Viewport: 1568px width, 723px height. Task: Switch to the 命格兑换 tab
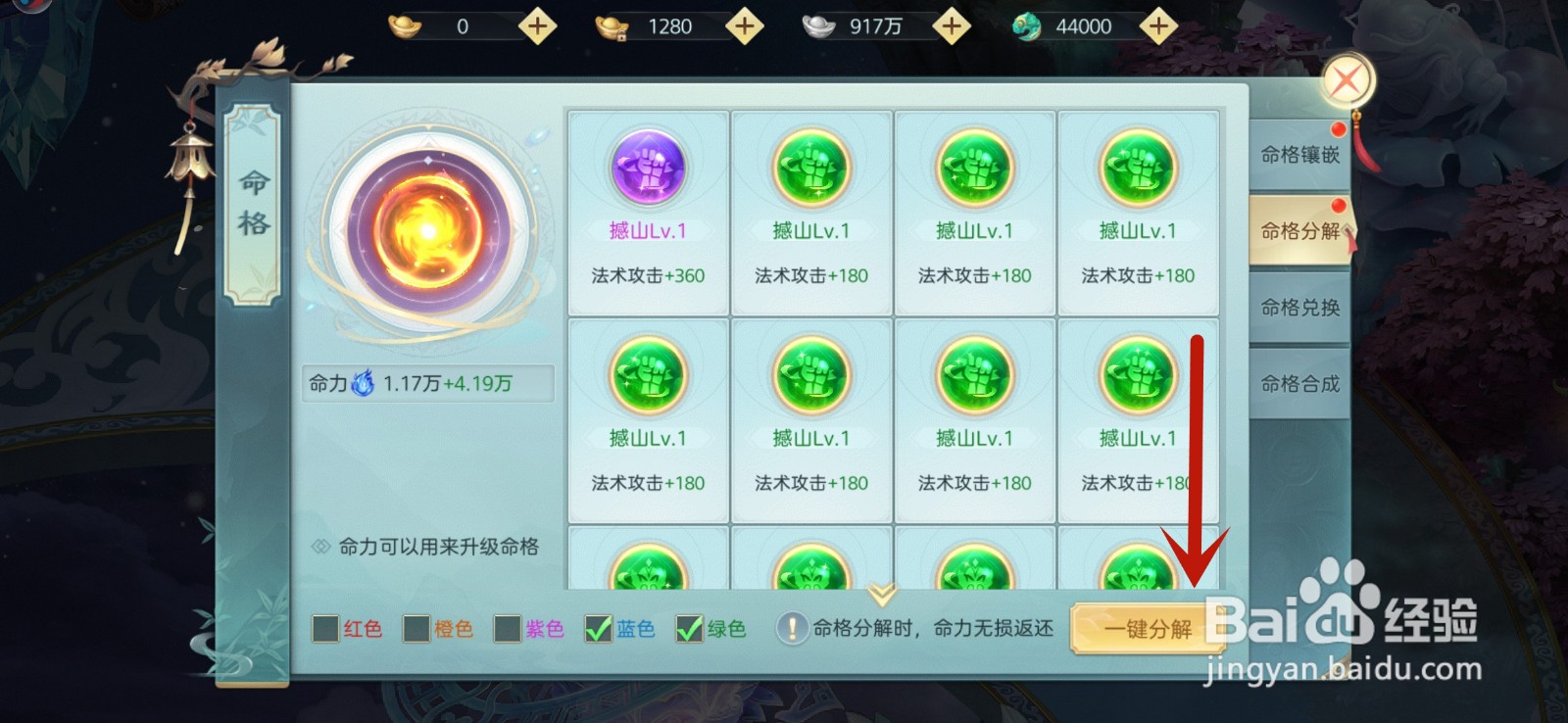pyautogui.click(x=1299, y=308)
